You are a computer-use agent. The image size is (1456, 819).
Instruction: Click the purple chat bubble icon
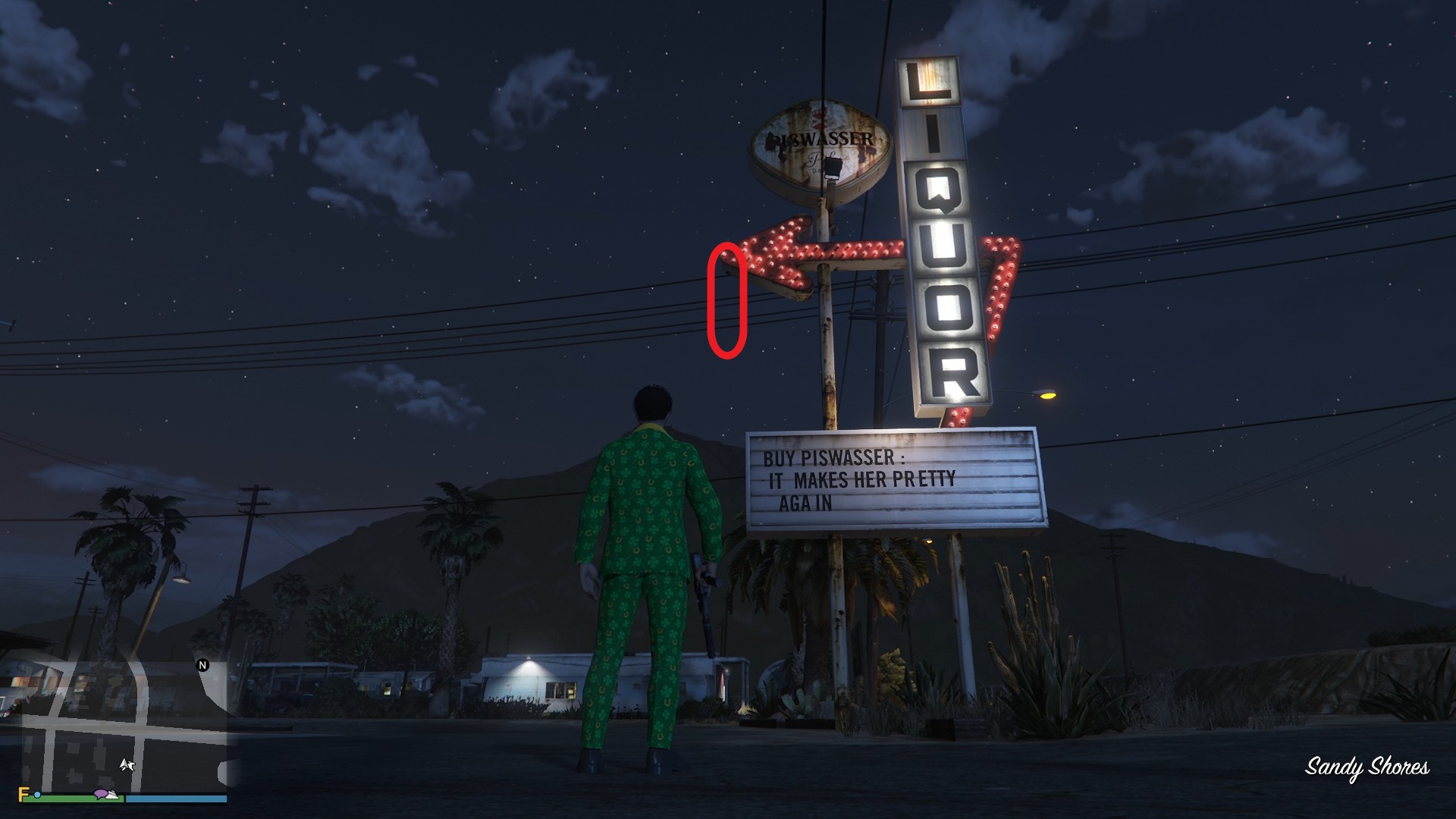coord(101,793)
